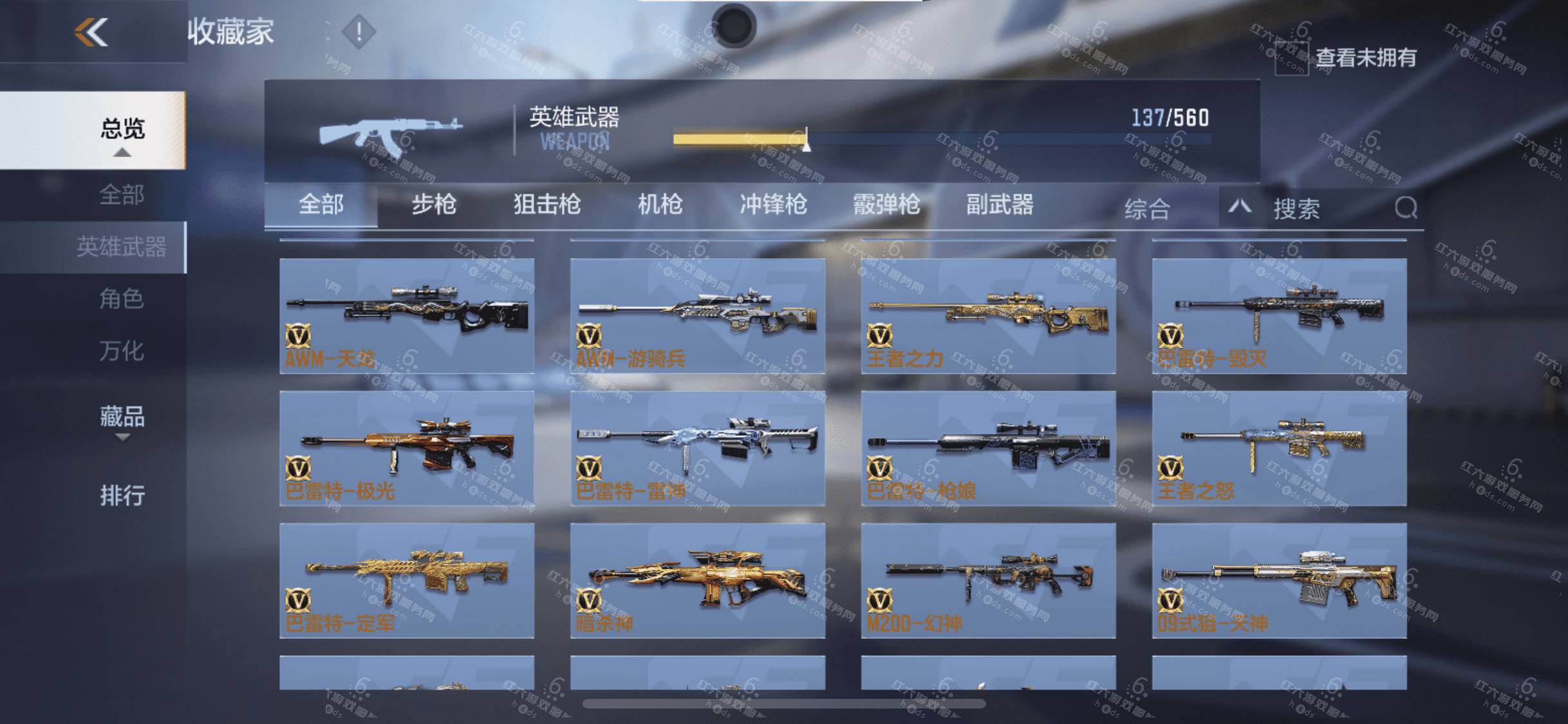Select the AWM-天龙 weapon card
Screen dimensions: 1568x724
coord(407,316)
